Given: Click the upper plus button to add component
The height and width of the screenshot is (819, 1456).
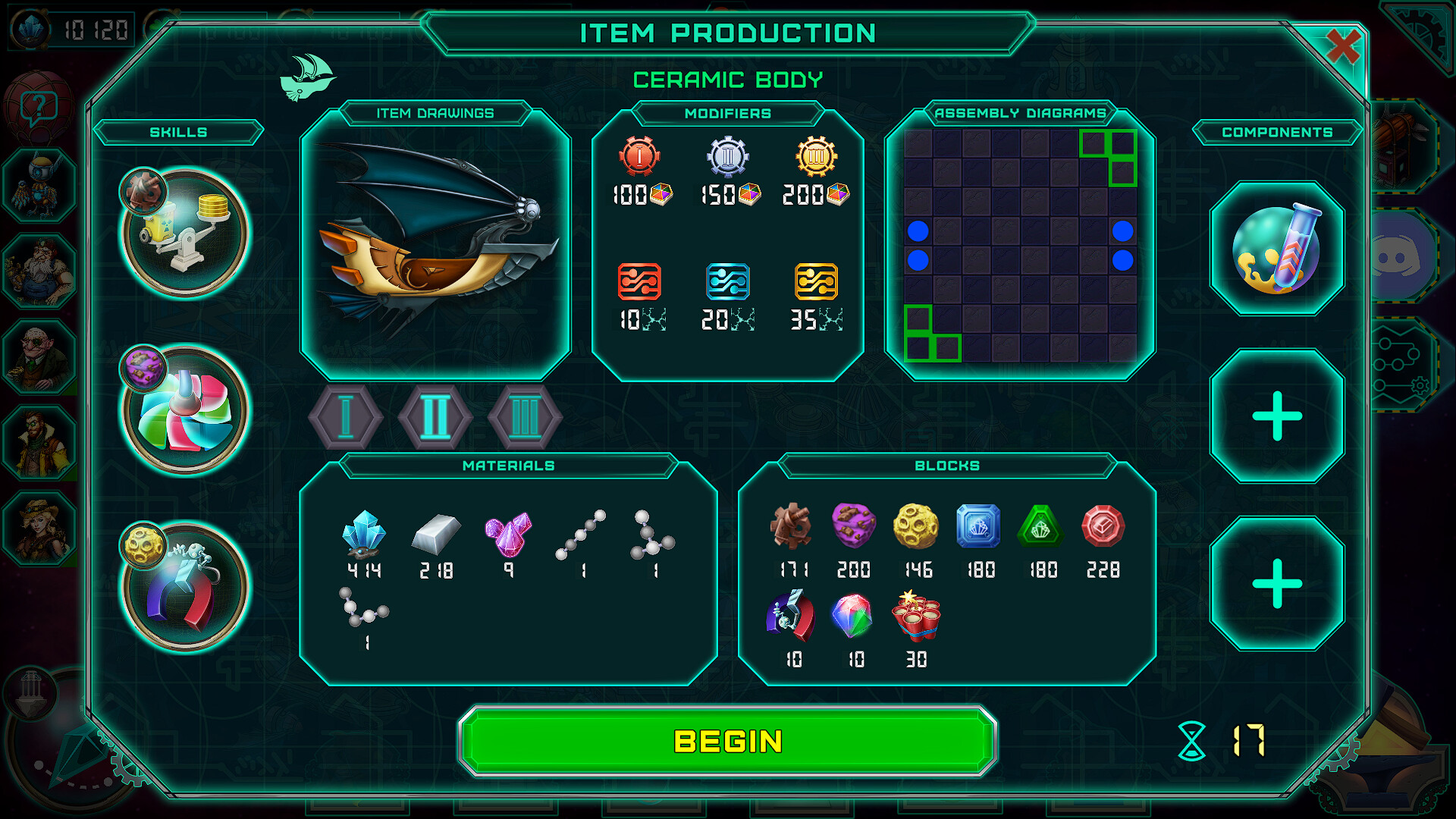Looking at the screenshot, I should pos(1276,416).
